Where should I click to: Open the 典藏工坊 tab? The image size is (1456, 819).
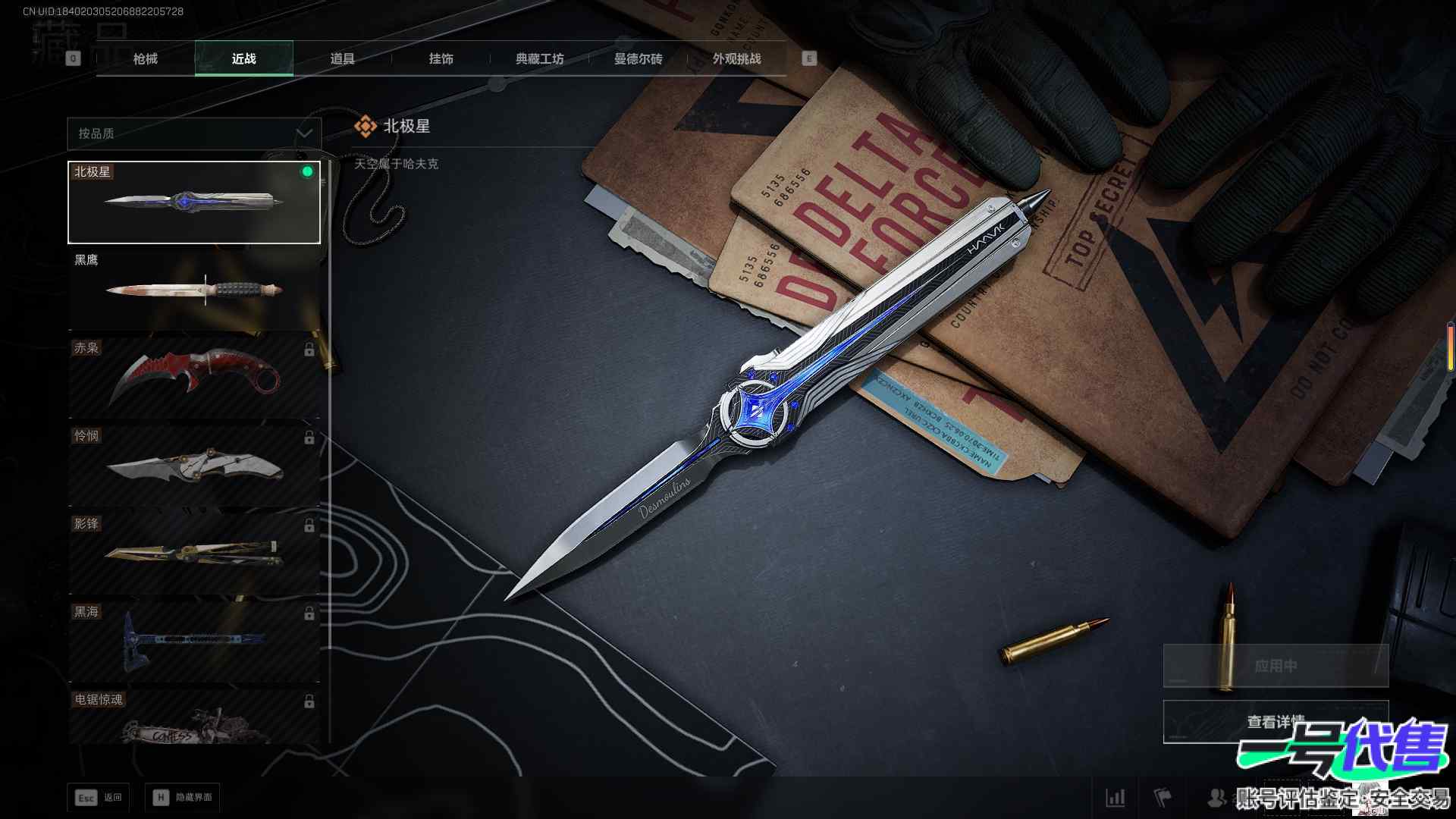pyautogui.click(x=539, y=59)
